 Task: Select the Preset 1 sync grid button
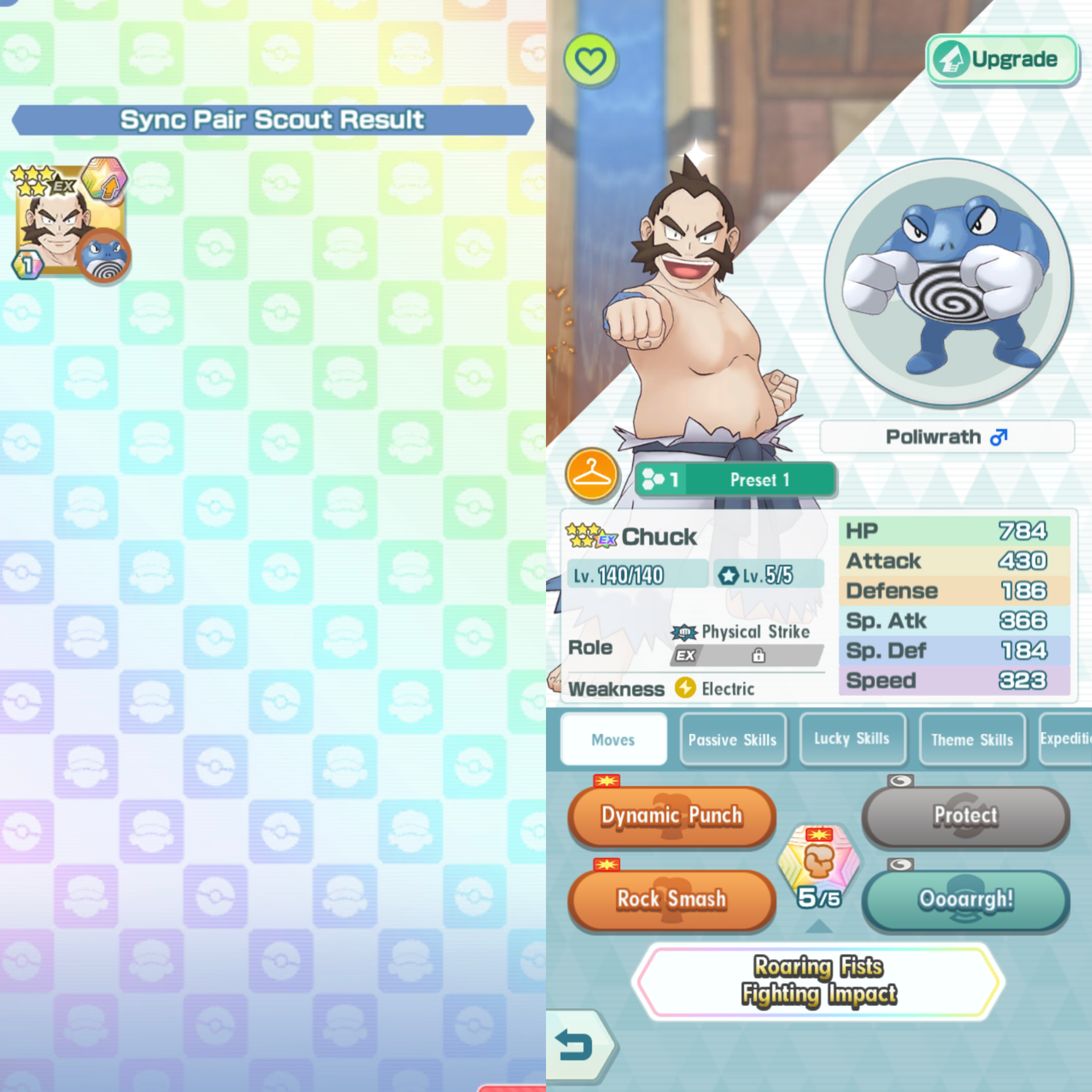point(735,479)
